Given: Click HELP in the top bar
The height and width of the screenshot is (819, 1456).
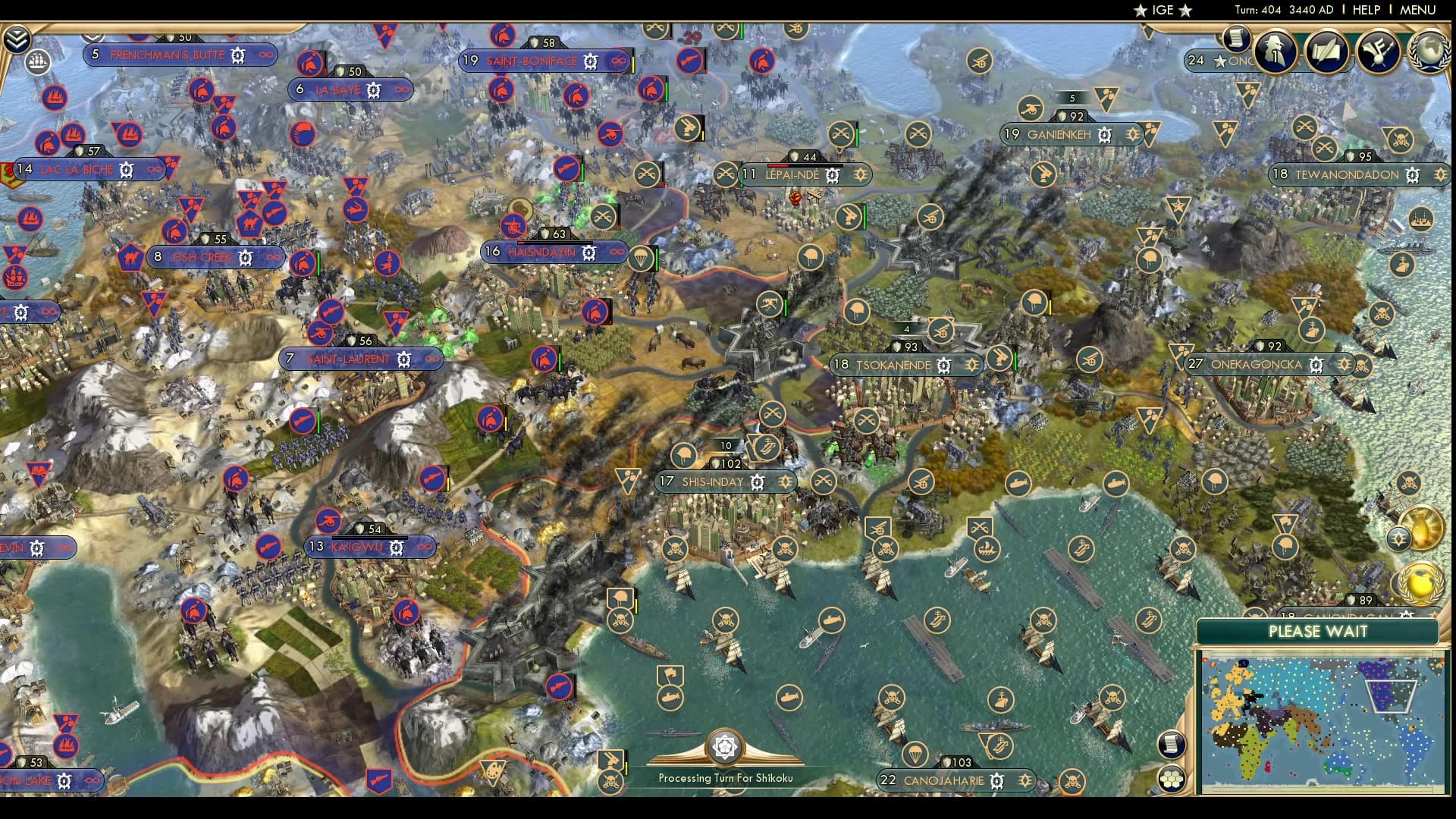Looking at the screenshot, I should [1365, 11].
